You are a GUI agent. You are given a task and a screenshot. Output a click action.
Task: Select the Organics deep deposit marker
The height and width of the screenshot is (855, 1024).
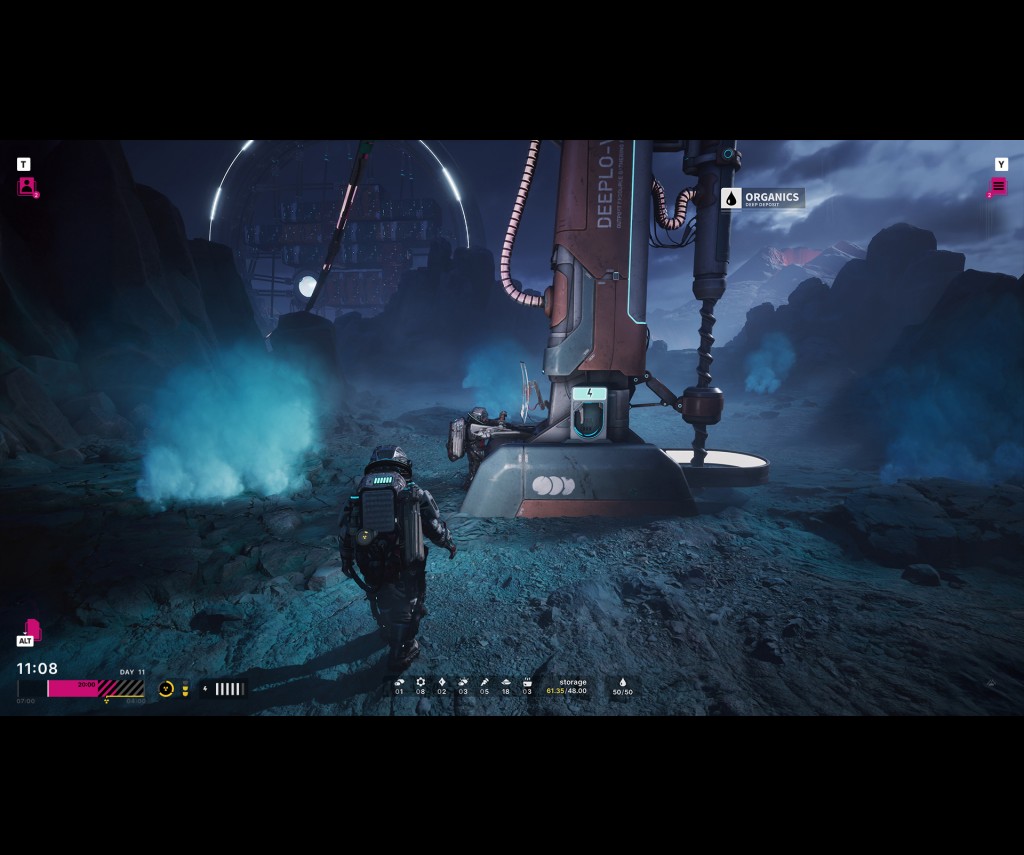pos(763,198)
